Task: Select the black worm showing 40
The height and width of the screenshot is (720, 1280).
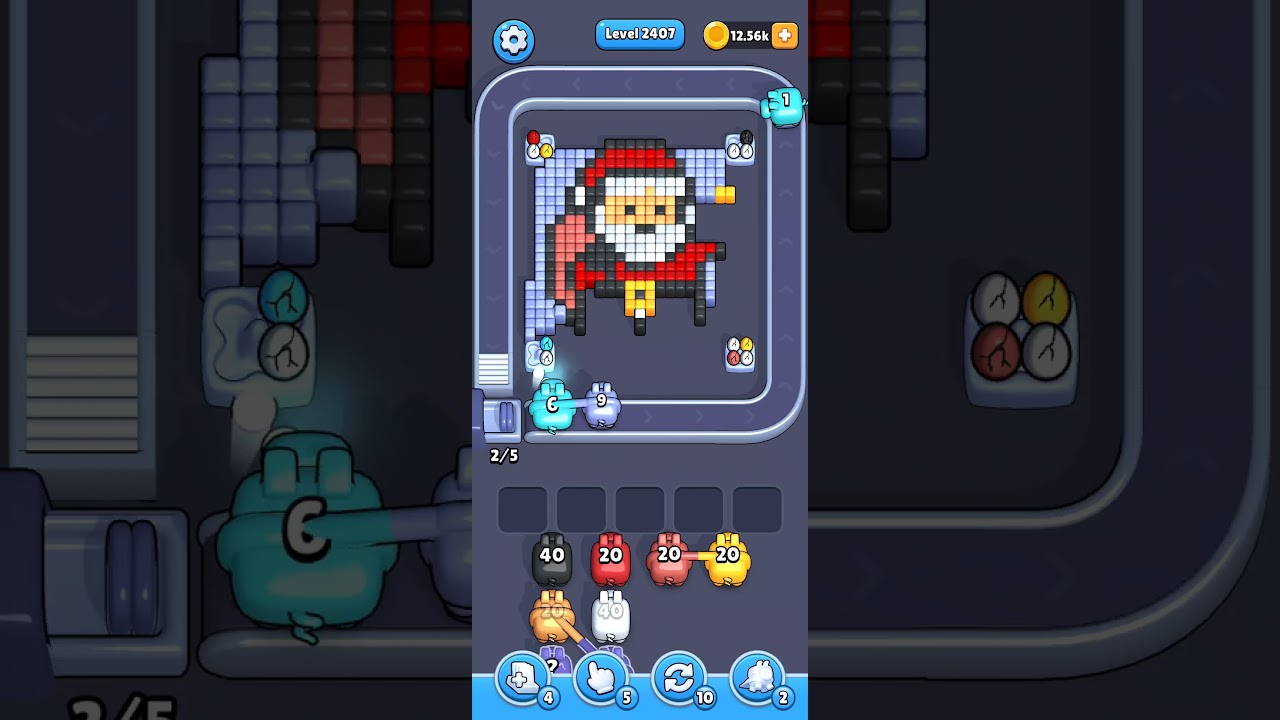Action: point(551,556)
